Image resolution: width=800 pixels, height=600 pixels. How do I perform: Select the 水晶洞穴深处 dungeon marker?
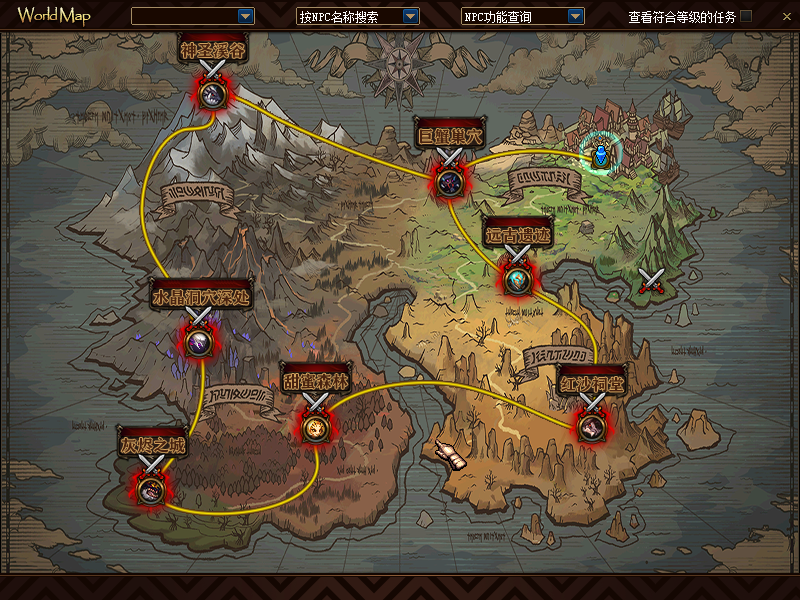point(197,342)
